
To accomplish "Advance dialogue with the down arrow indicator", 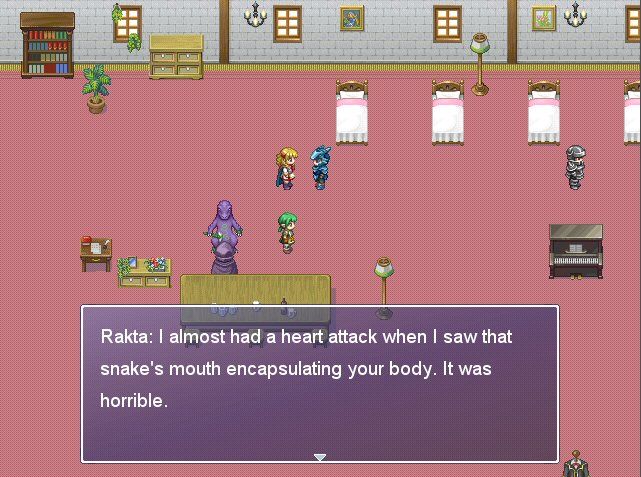I will coord(320,457).
